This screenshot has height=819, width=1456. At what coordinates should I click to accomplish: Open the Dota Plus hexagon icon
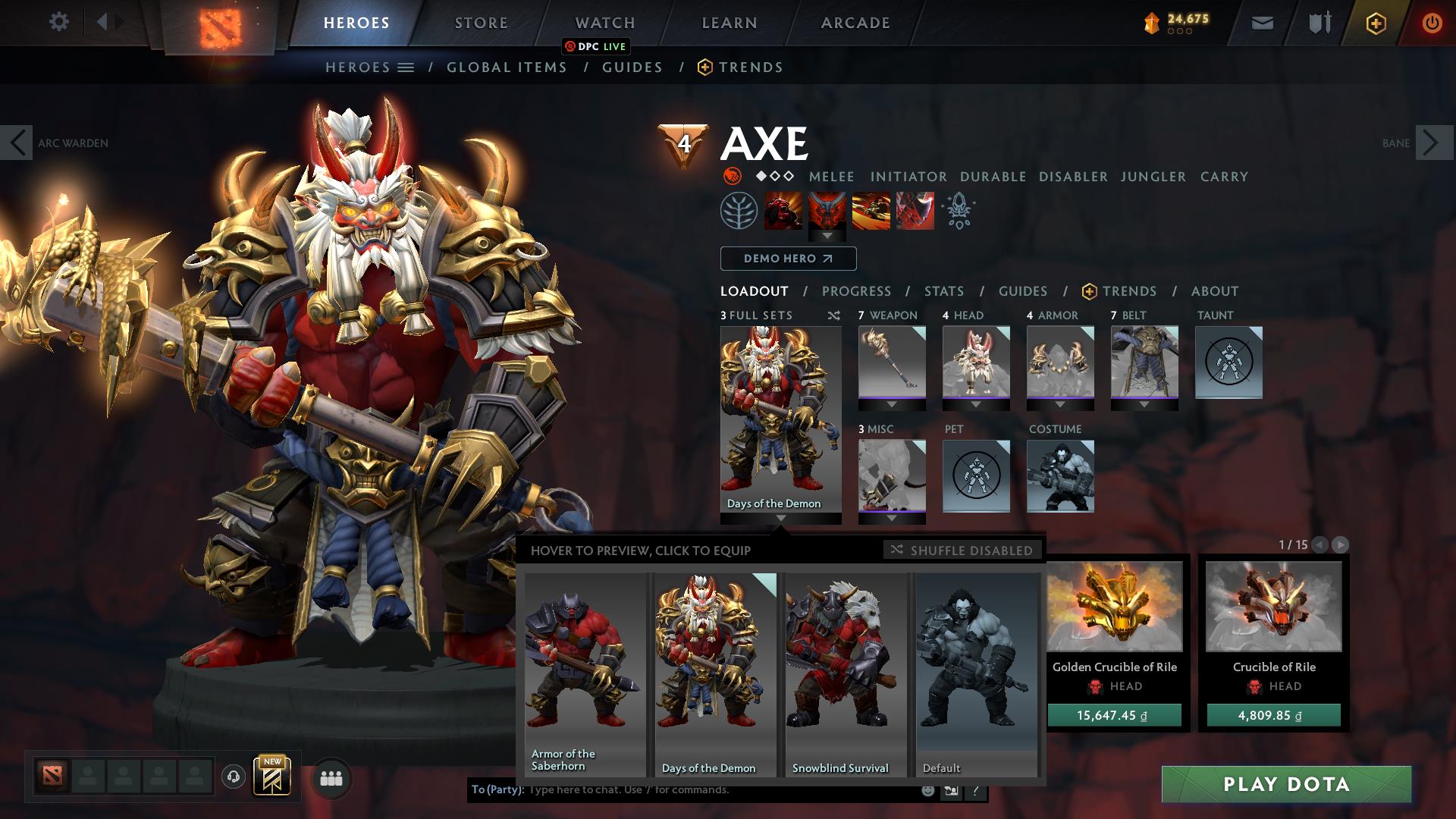(x=1378, y=23)
